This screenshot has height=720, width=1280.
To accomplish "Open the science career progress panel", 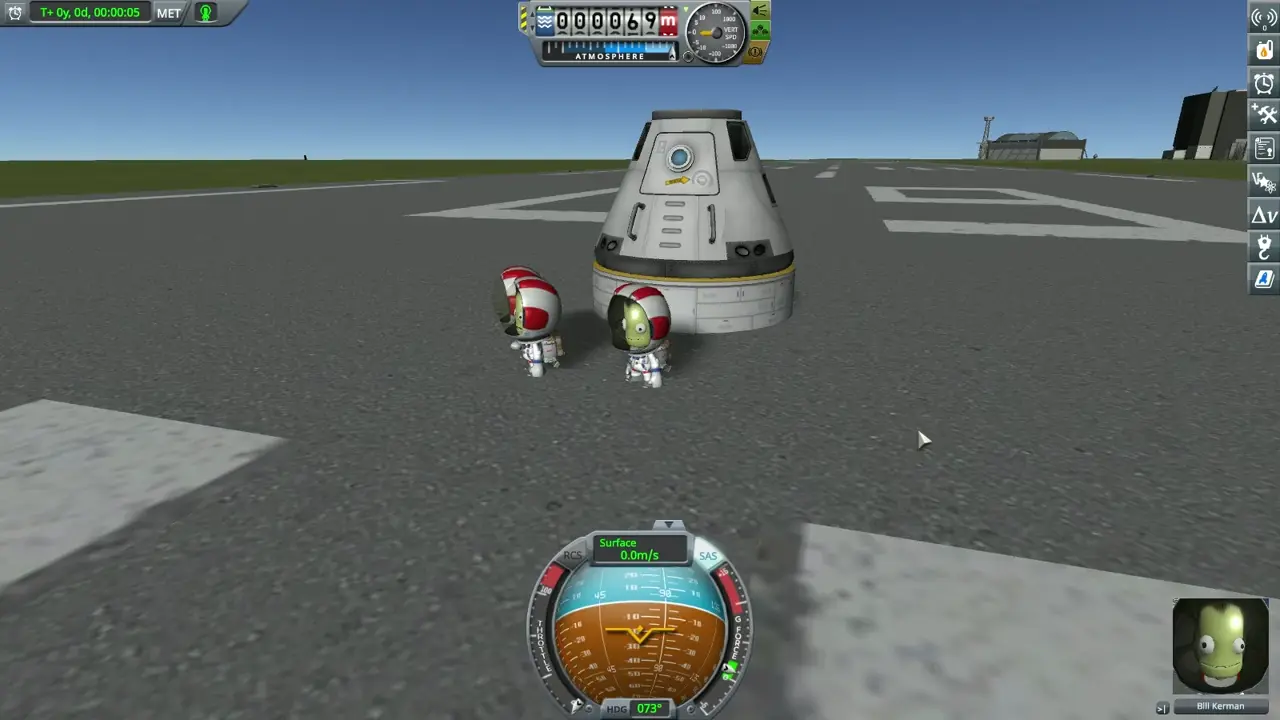I will click(1263, 181).
